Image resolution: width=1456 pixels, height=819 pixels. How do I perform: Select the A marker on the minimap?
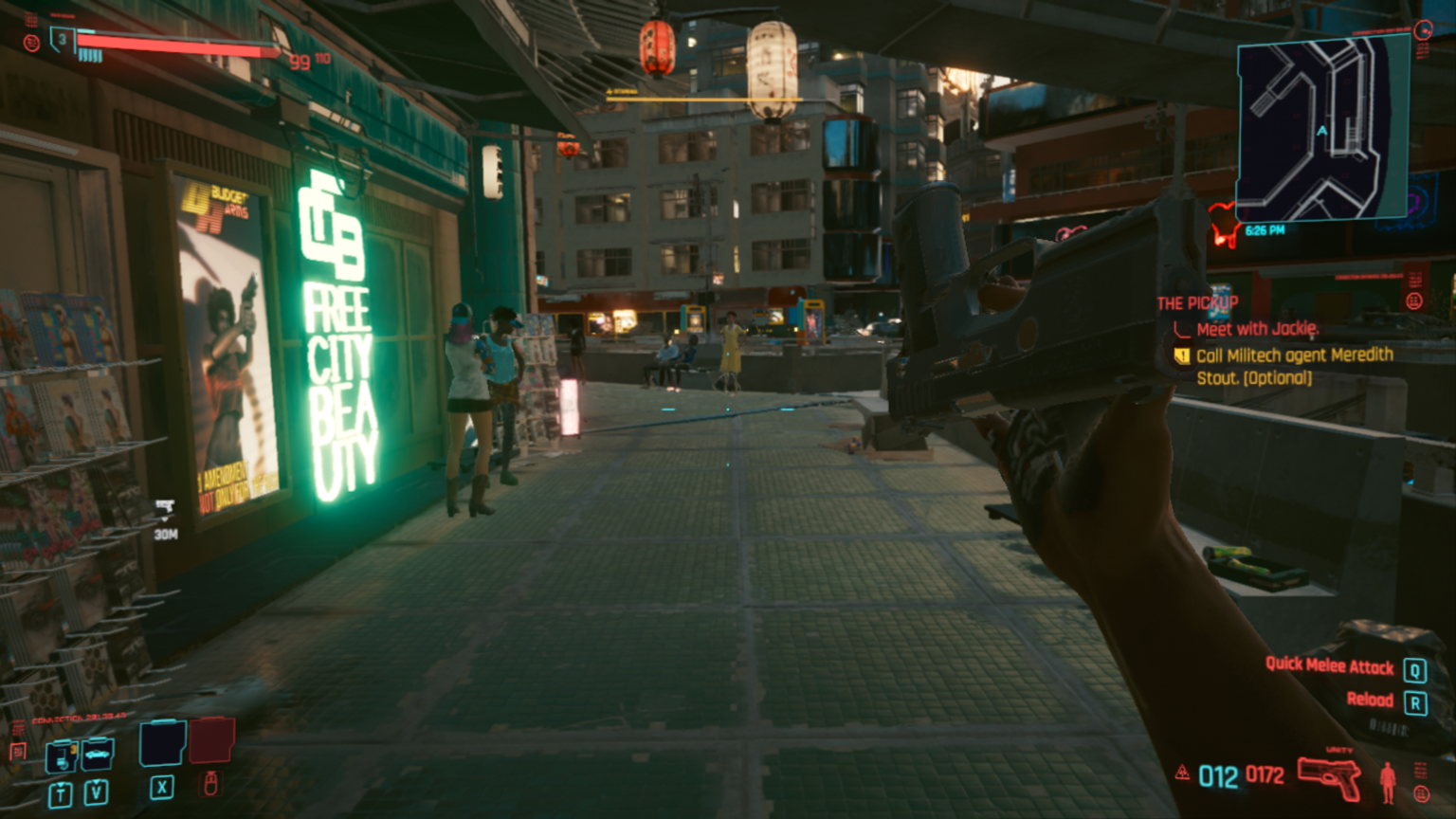[1321, 130]
